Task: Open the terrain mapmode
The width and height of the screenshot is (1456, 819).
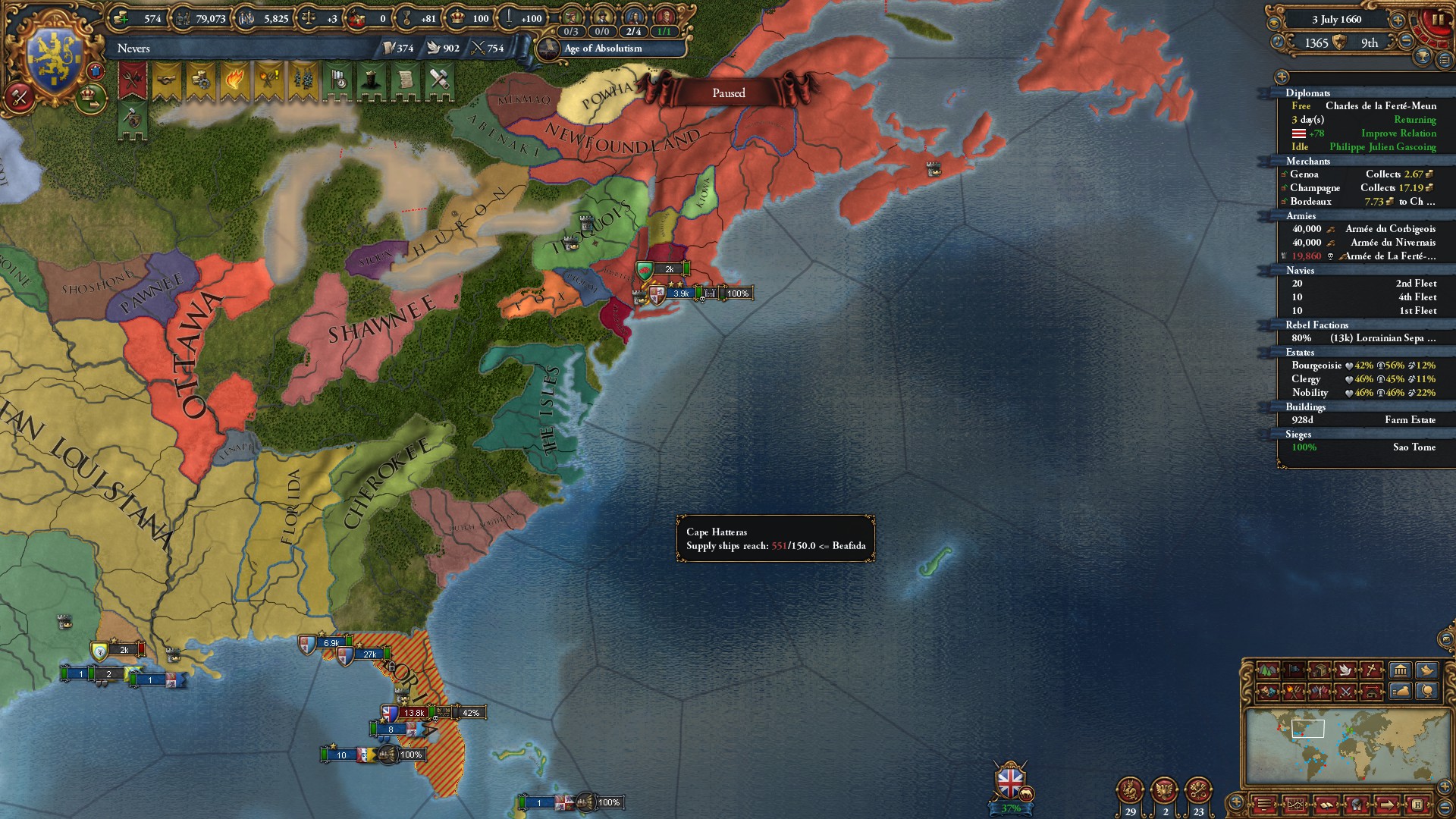Action: pyautogui.click(x=1268, y=670)
